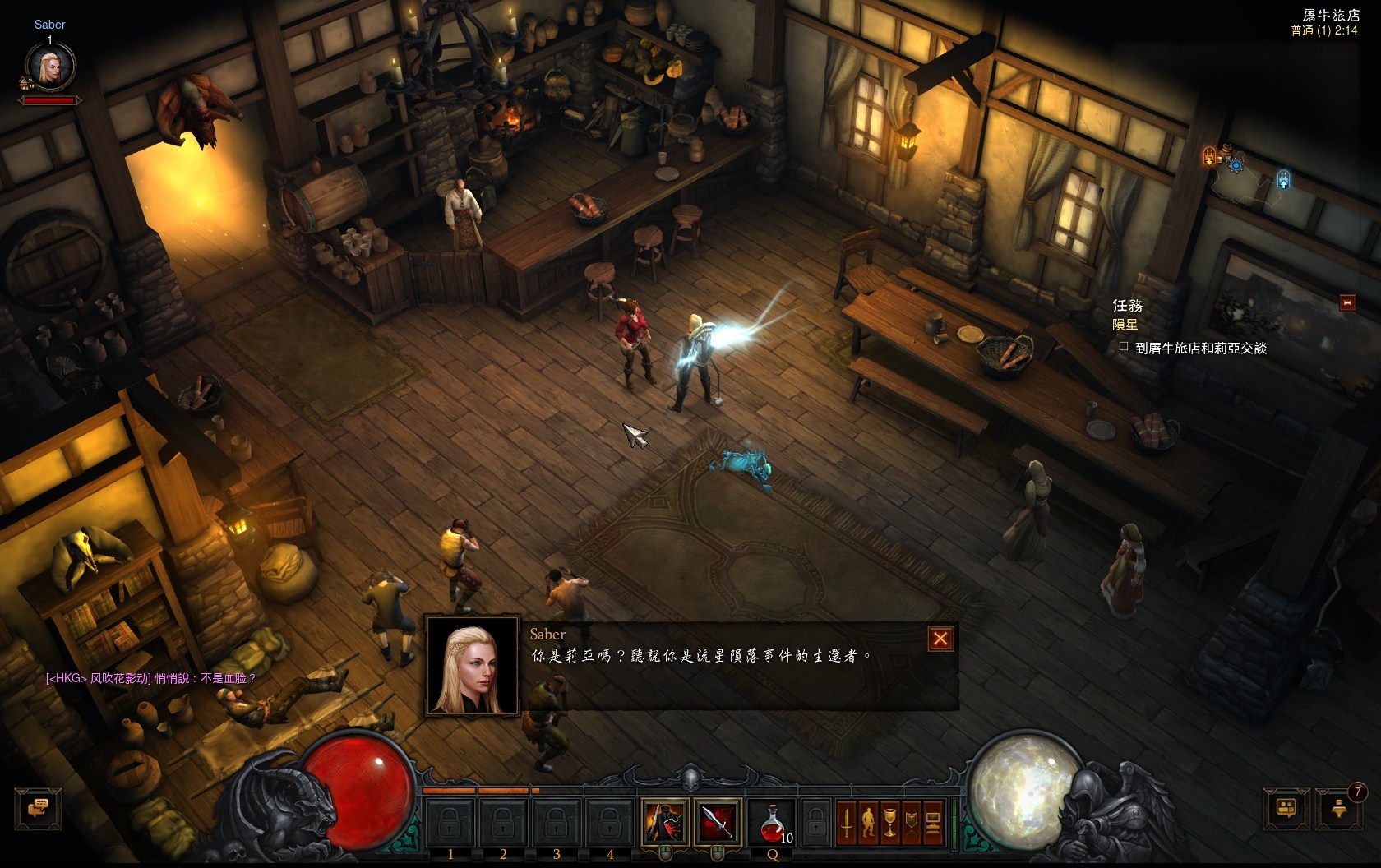Collapse the quest tracker panel
This screenshot has height=868, width=1381.
[1347, 302]
